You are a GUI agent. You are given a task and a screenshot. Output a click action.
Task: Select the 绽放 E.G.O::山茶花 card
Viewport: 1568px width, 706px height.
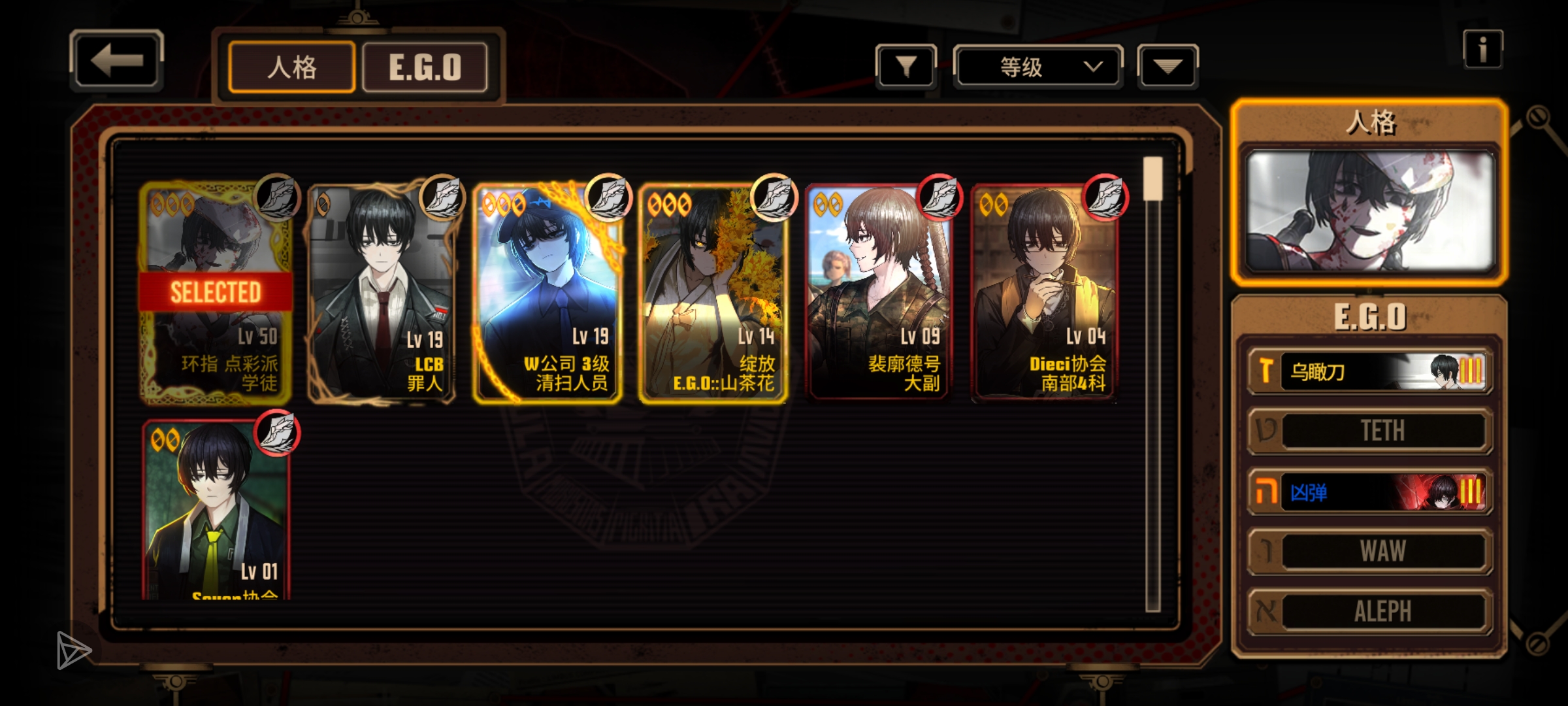(713, 294)
